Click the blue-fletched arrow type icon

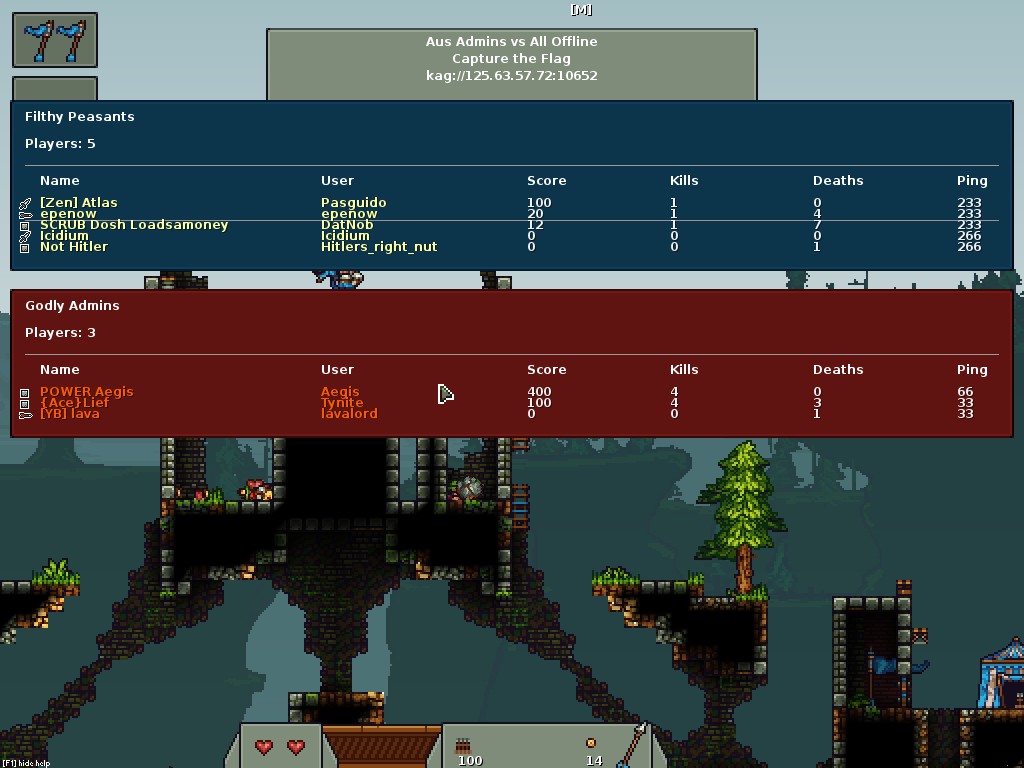[632, 744]
